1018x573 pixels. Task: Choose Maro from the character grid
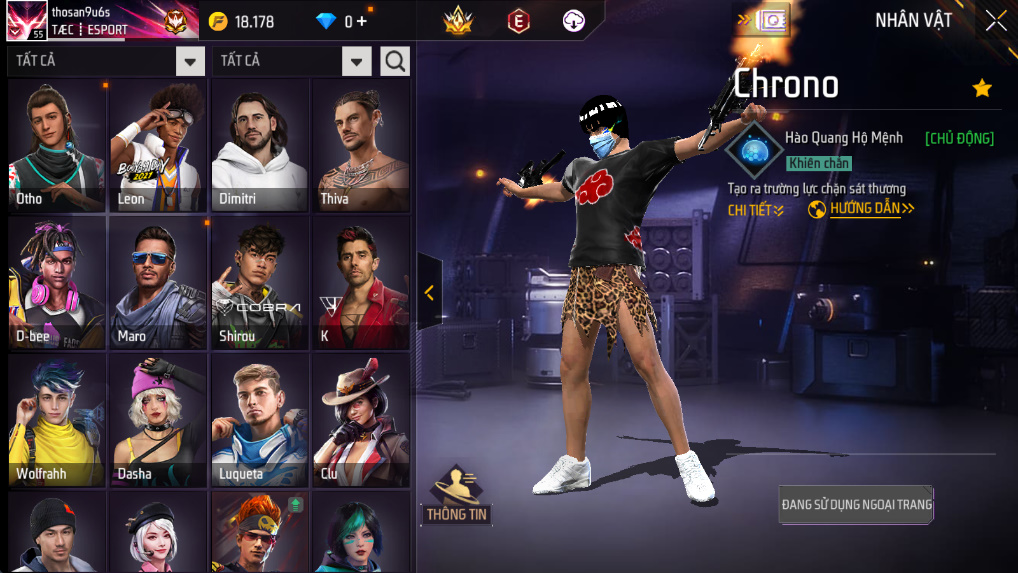(159, 283)
